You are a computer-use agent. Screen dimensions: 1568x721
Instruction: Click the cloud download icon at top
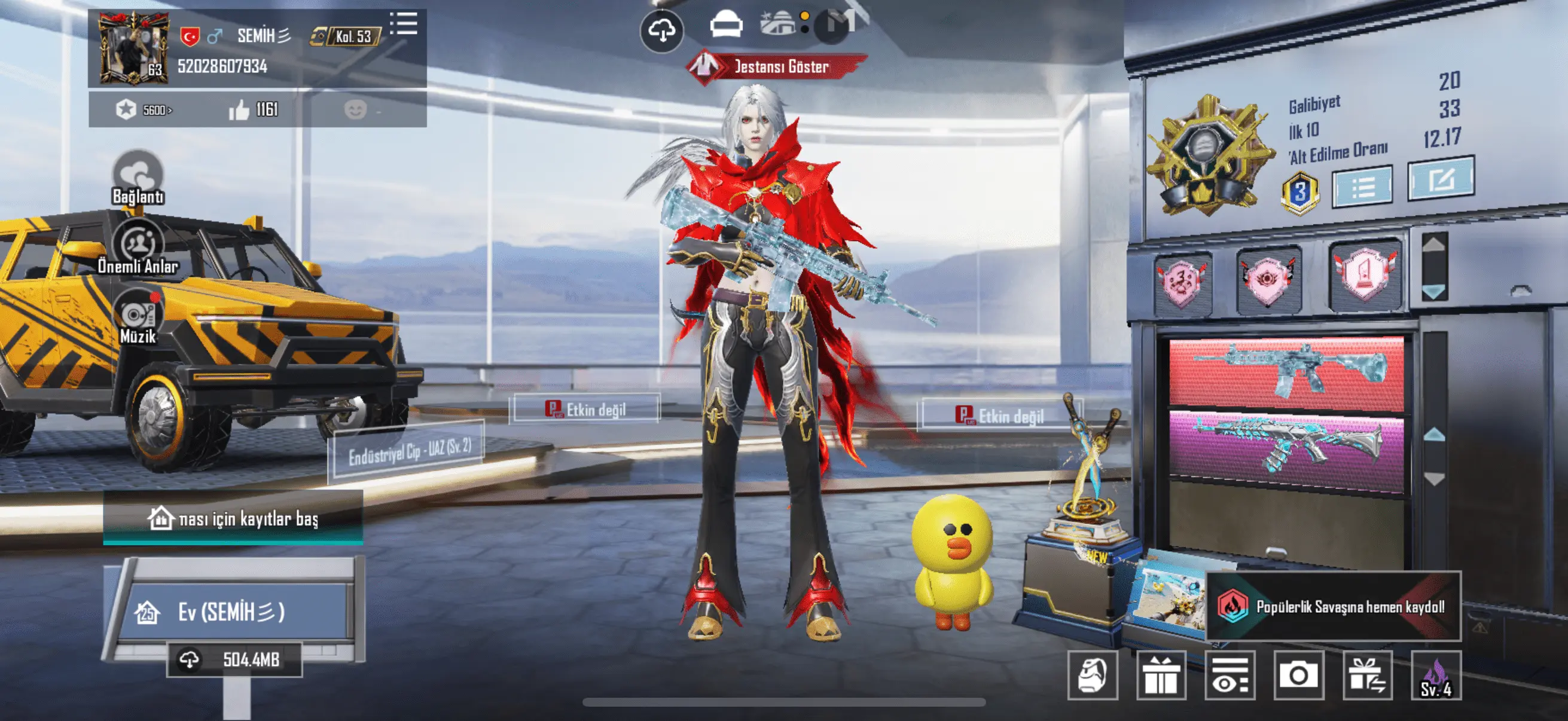[x=661, y=30]
